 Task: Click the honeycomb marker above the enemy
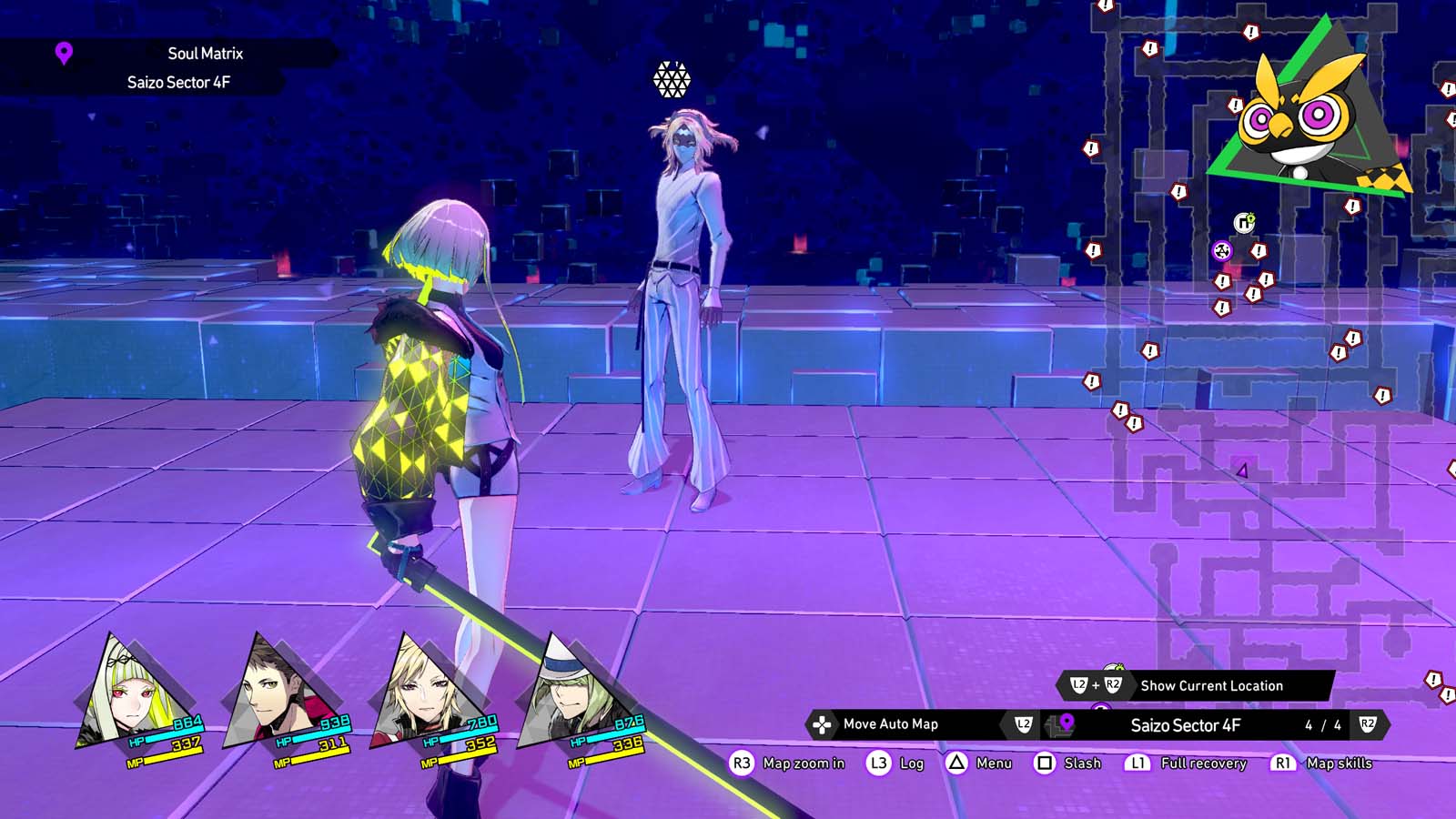(x=671, y=77)
